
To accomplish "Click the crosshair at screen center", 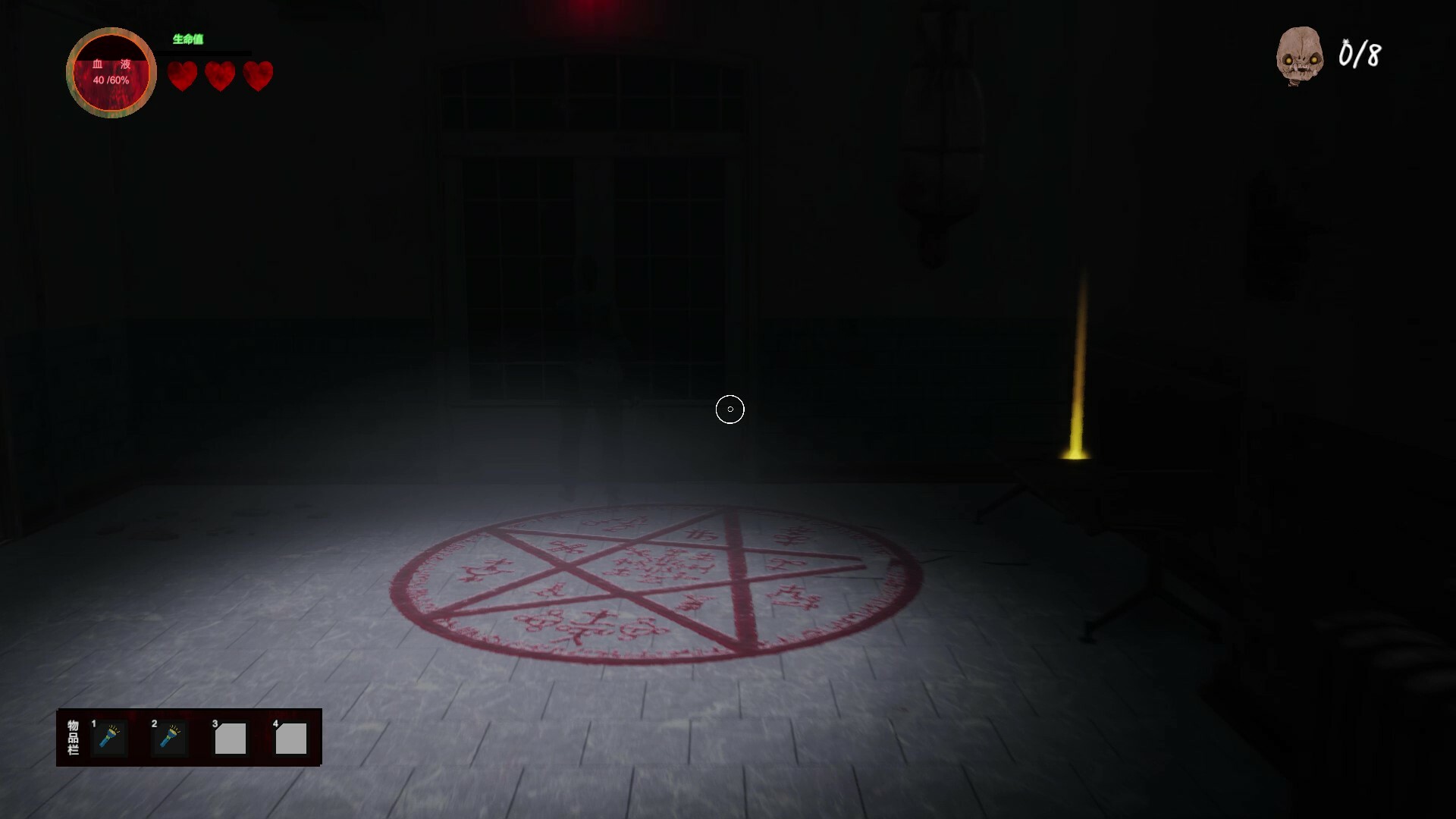I will click(730, 409).
